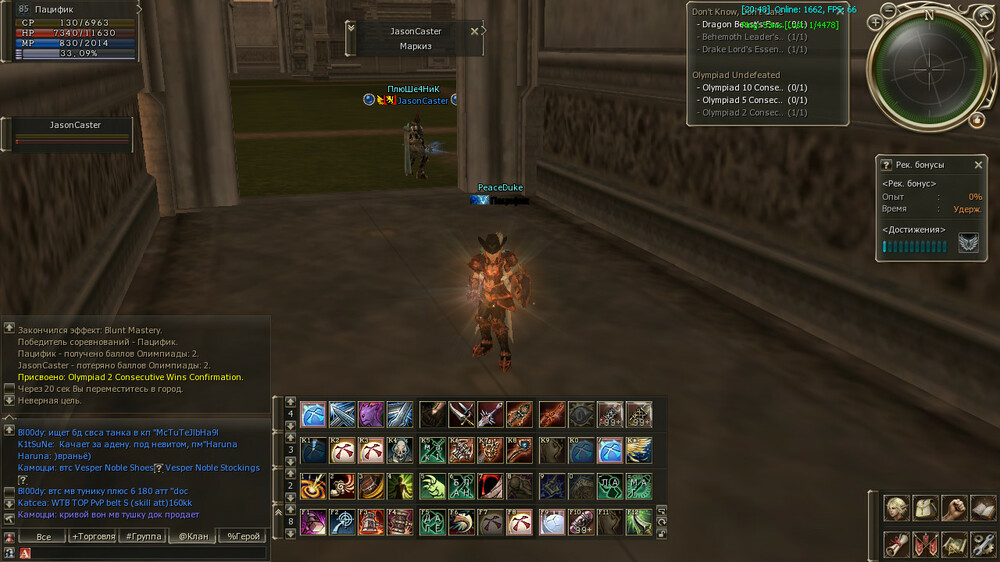Activate the hotbar skill in slot F1

click(314, 521)
